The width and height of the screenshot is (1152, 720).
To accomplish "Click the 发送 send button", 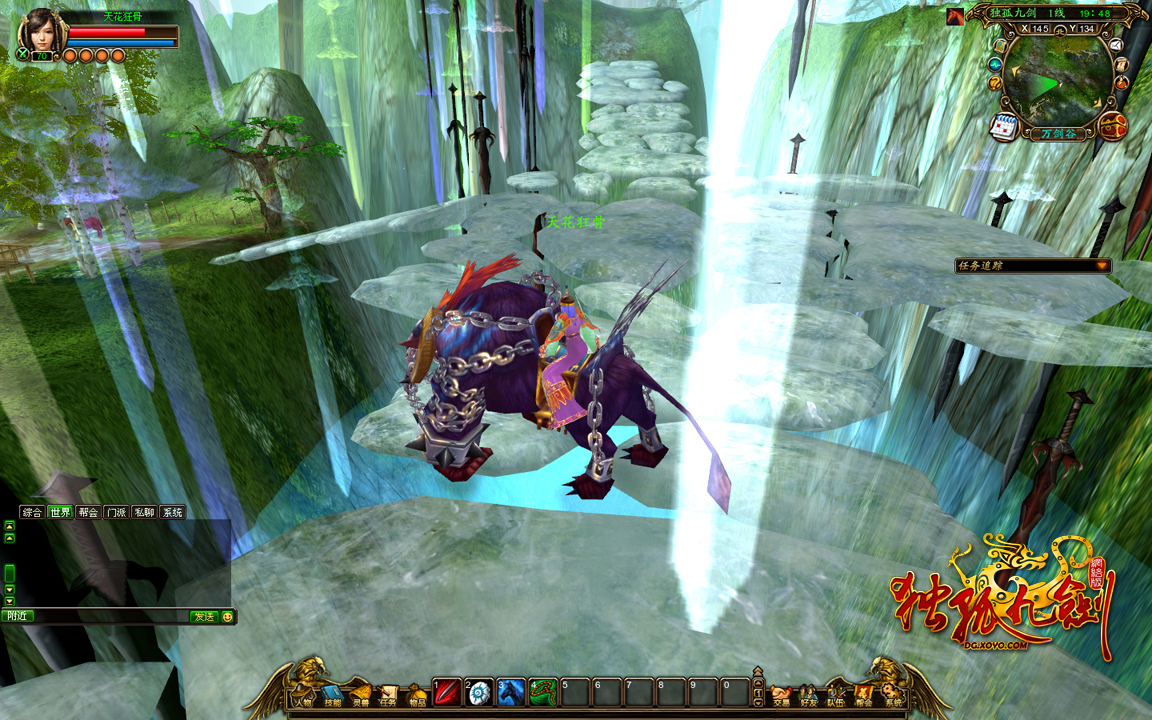I will [x=203, y=616].
